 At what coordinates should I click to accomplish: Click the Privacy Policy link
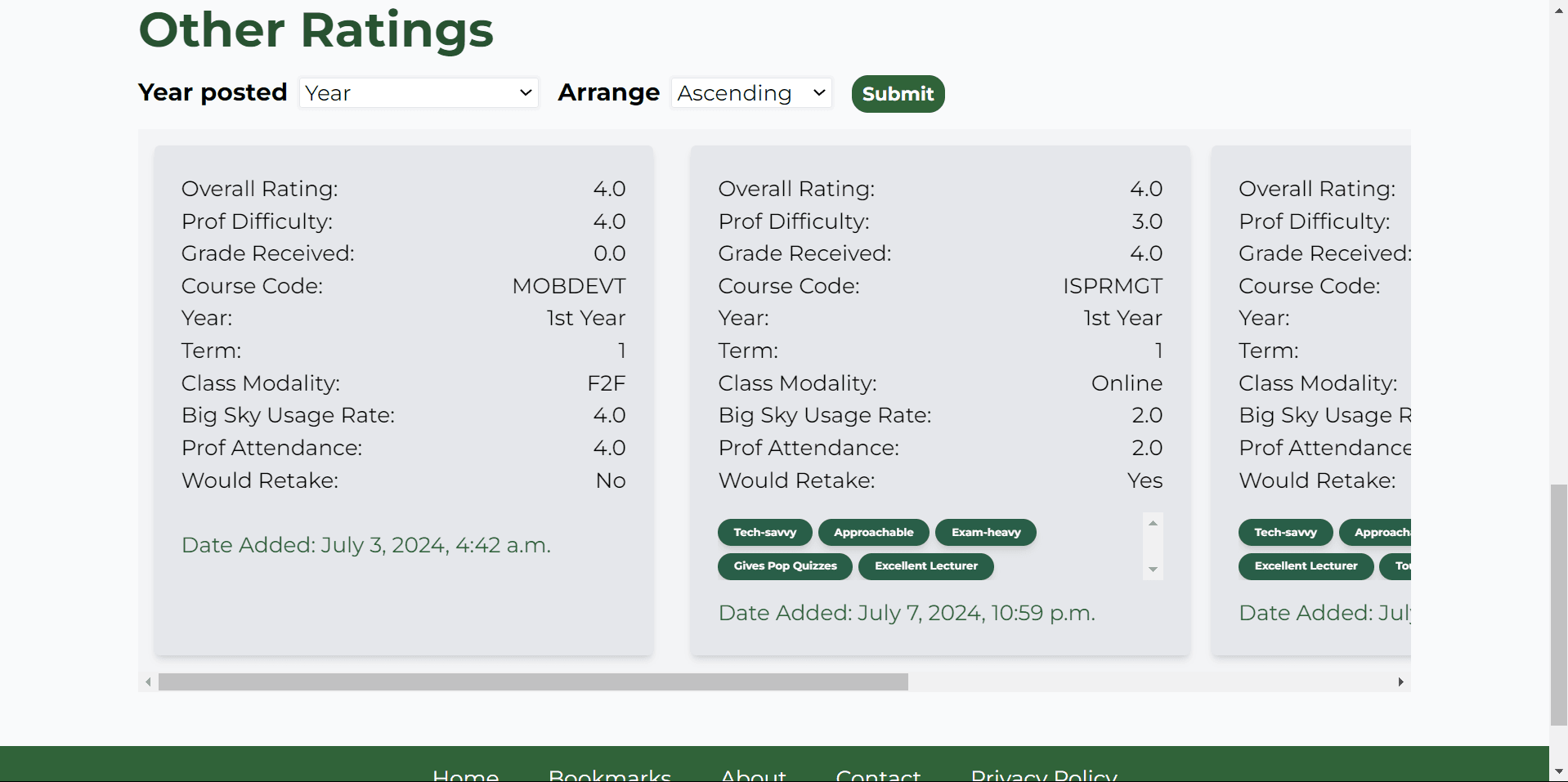tap(1043, 775)
